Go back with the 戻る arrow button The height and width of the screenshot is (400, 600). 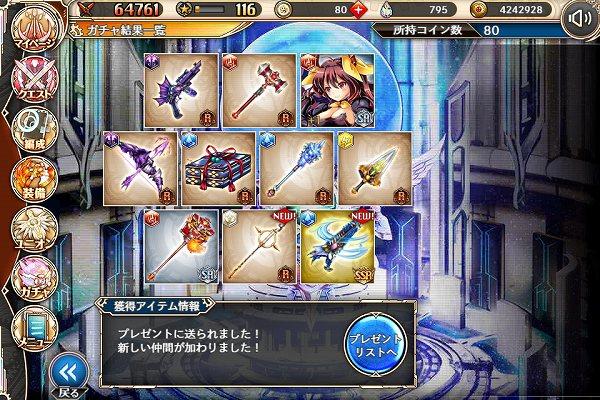click(68, 373)
